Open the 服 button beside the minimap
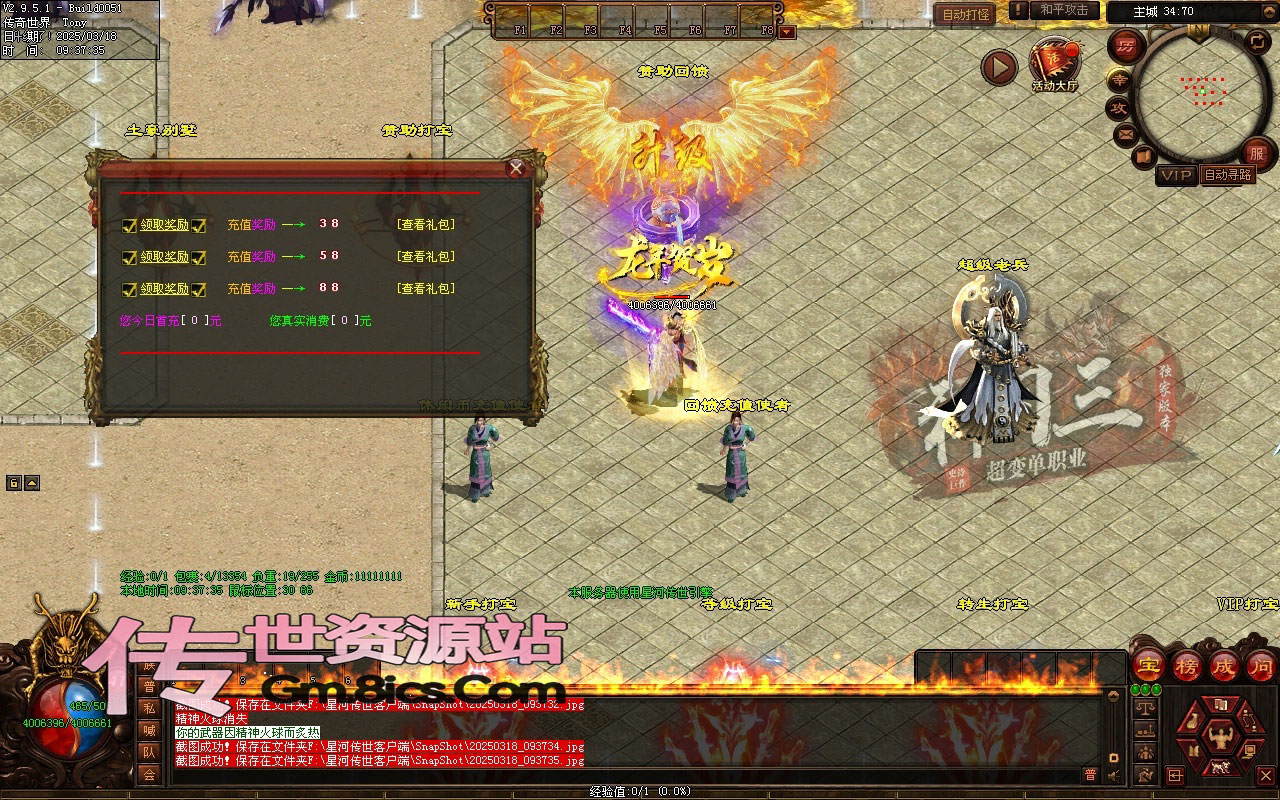 1257,153
